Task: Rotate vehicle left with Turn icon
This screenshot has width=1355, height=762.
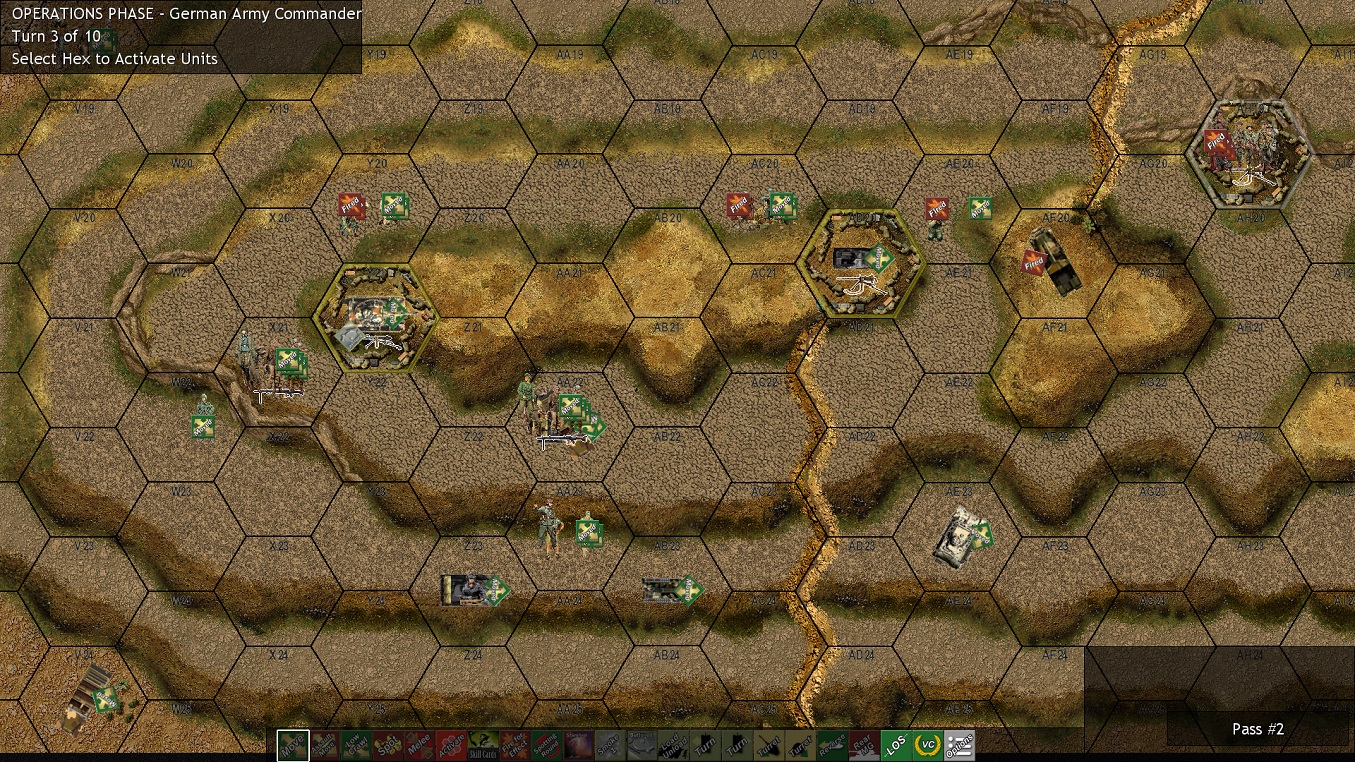Action: click(705, 745)
